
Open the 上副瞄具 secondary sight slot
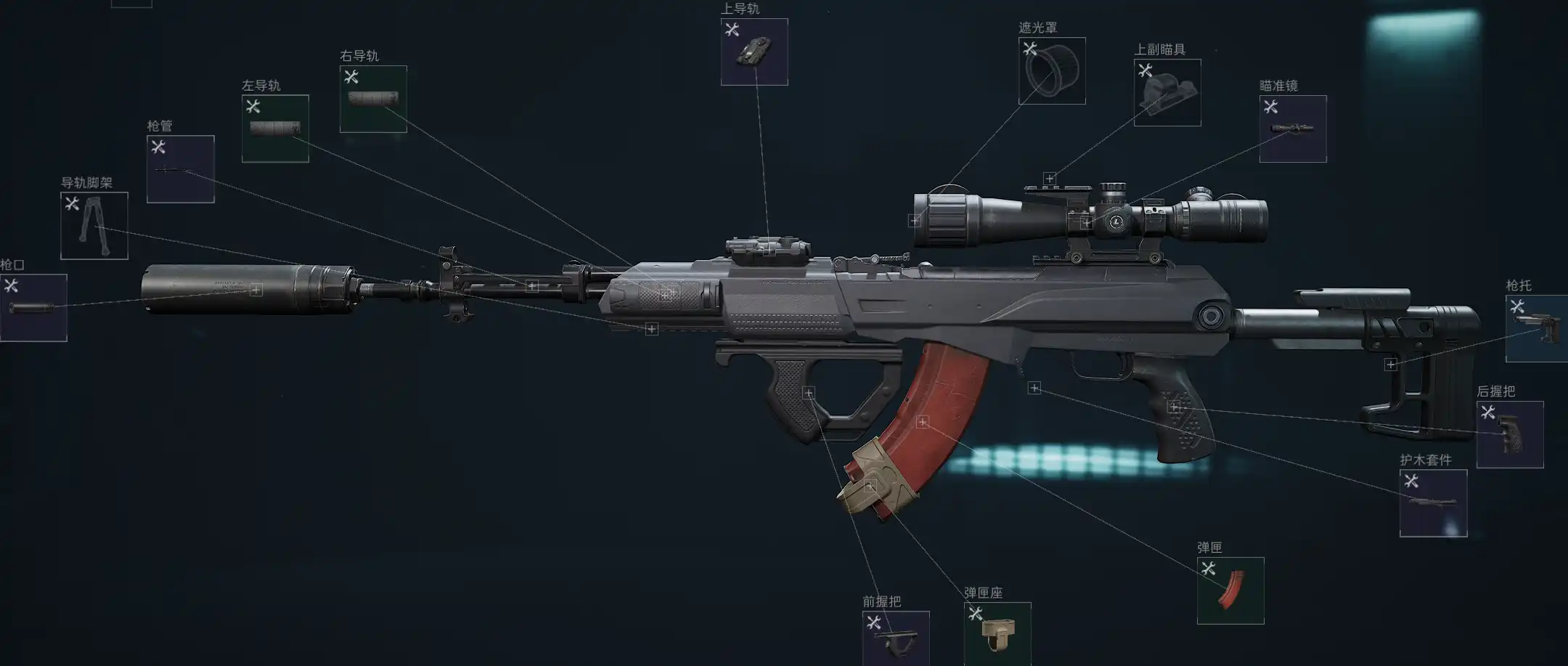[1167, 93]
